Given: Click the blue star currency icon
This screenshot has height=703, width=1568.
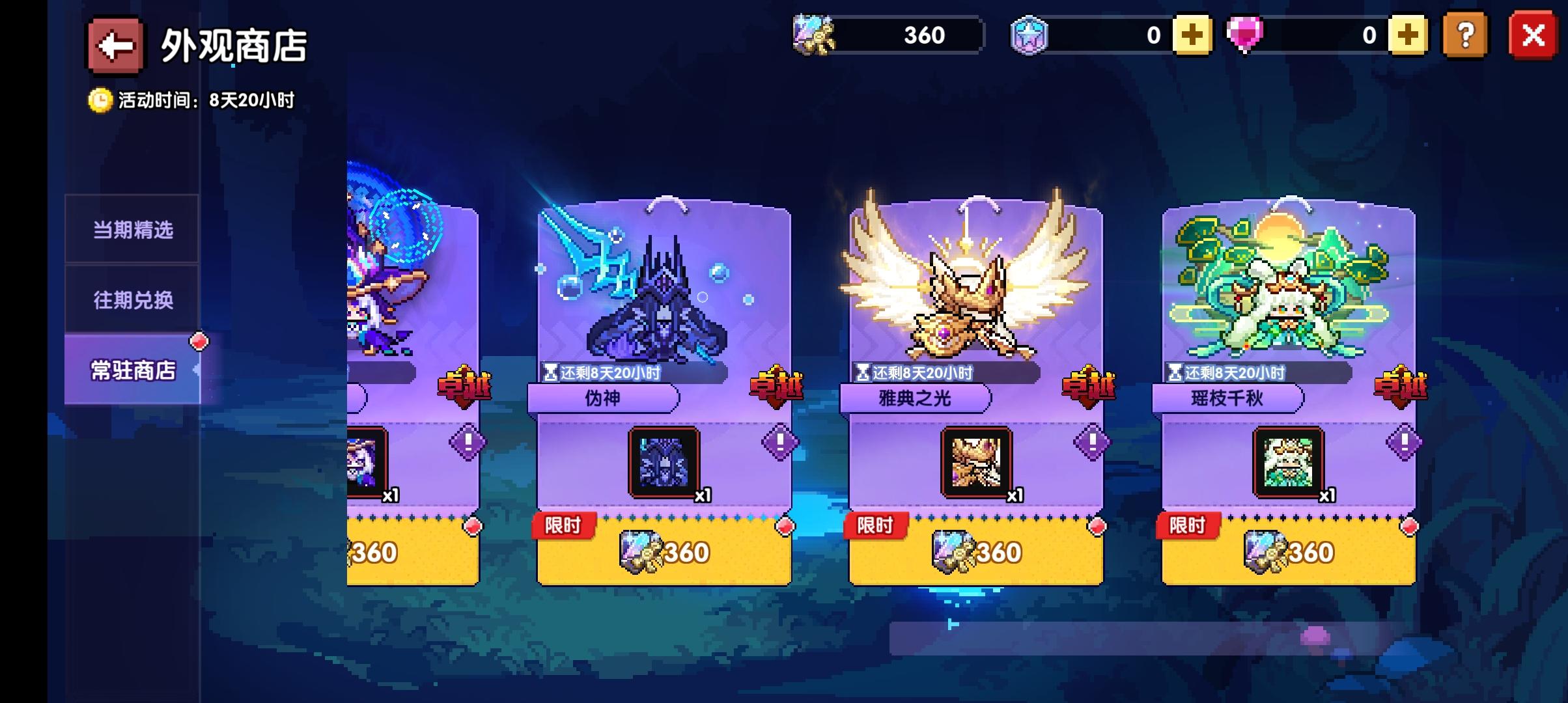Looking at the screenshot, I should (x=1030, y=36).
